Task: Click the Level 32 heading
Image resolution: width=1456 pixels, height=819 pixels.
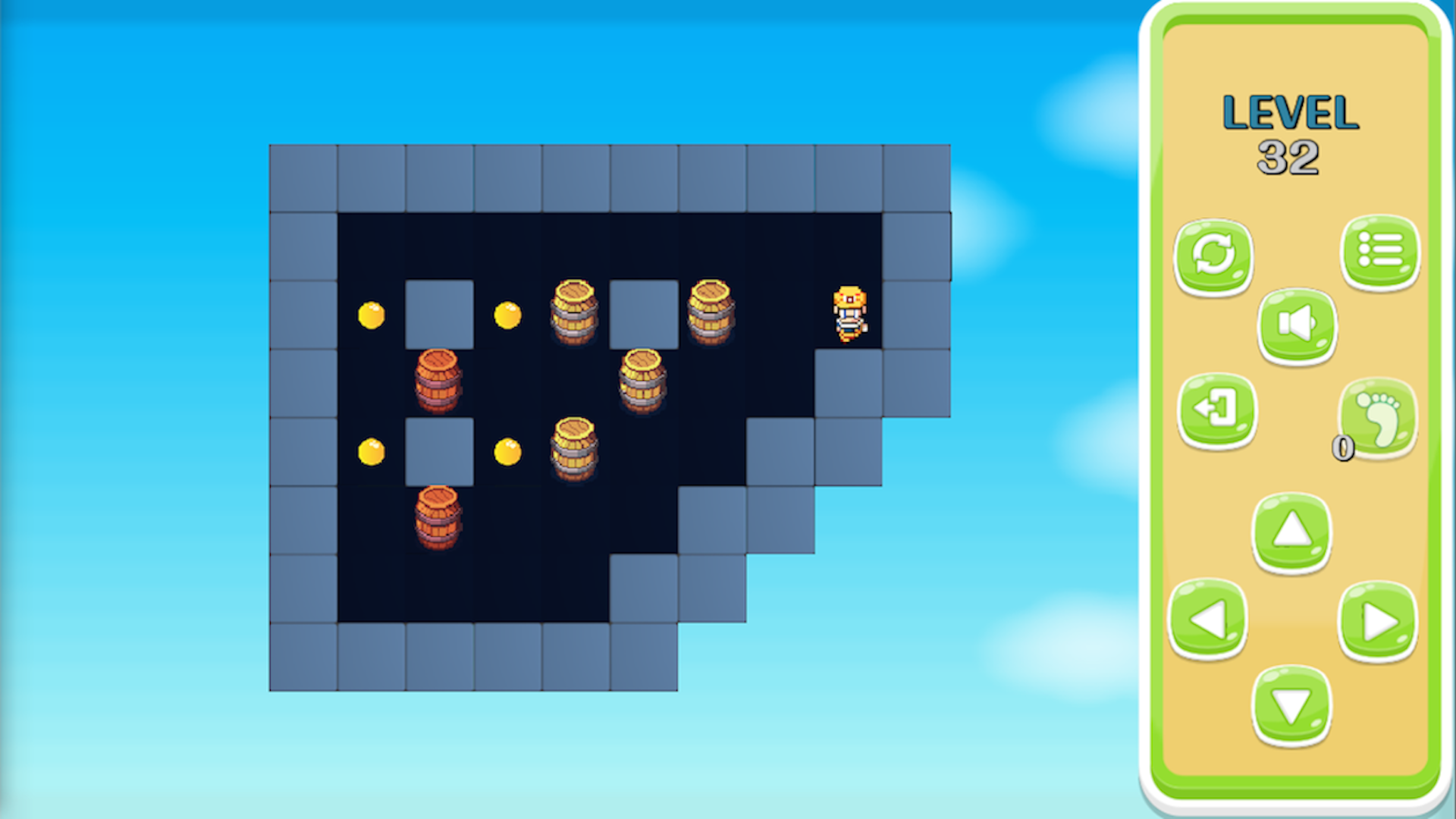Action: tap(1289, 133)
